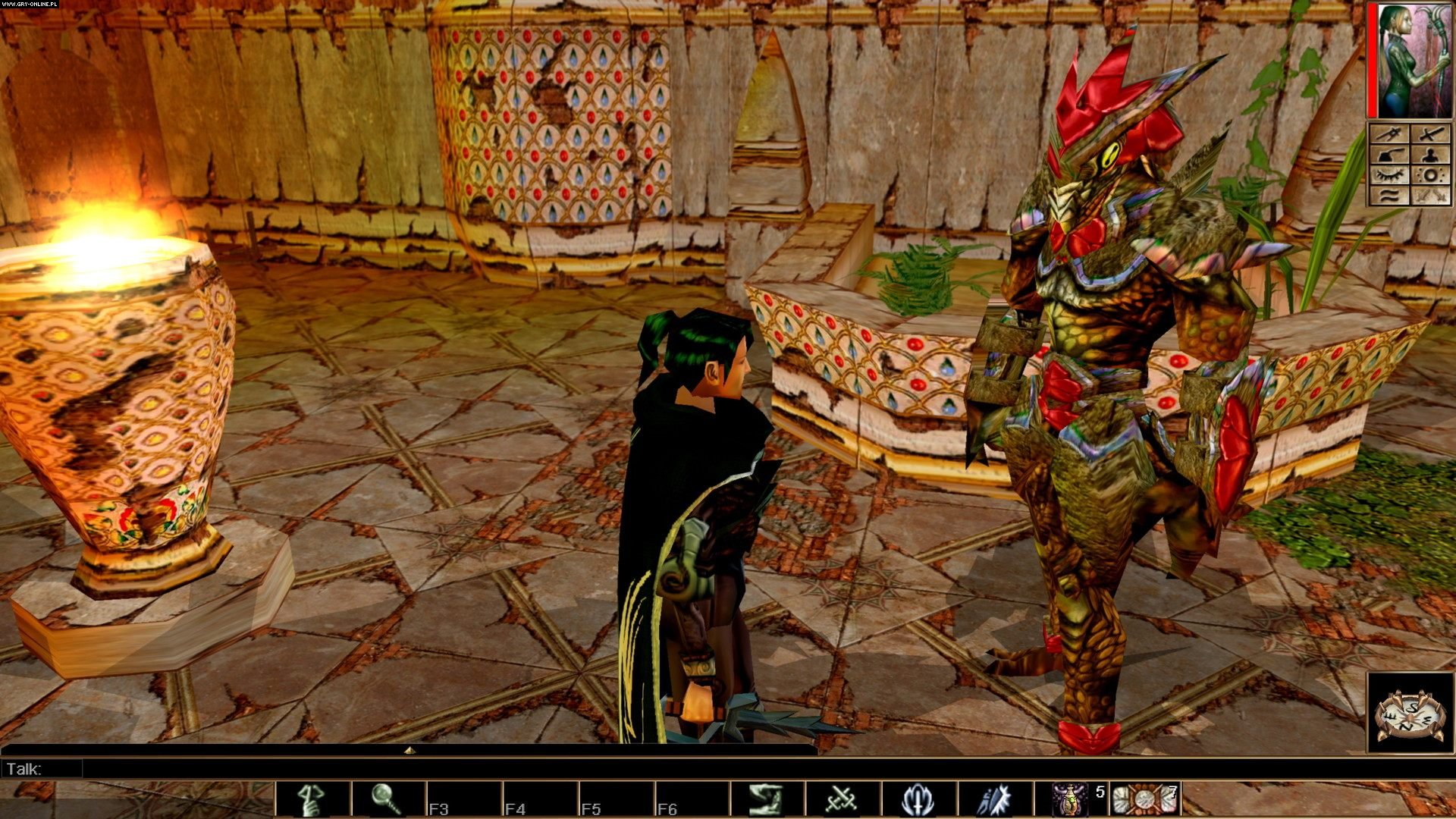This screenshot has height=819, width=1456.
Task: Open the Journal inkwell icon
Action: coord(1390,155)
